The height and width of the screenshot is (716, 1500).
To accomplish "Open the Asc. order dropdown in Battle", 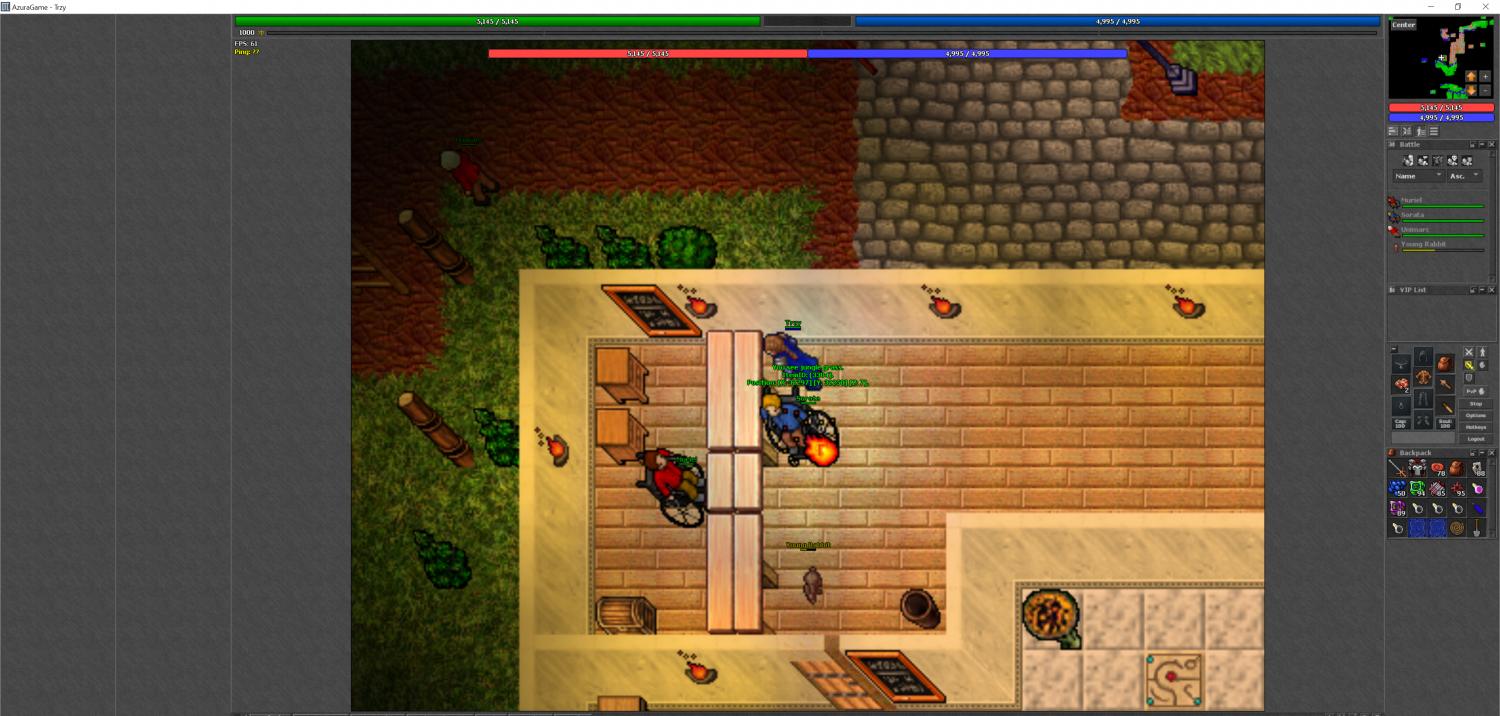I will 1466,176.
